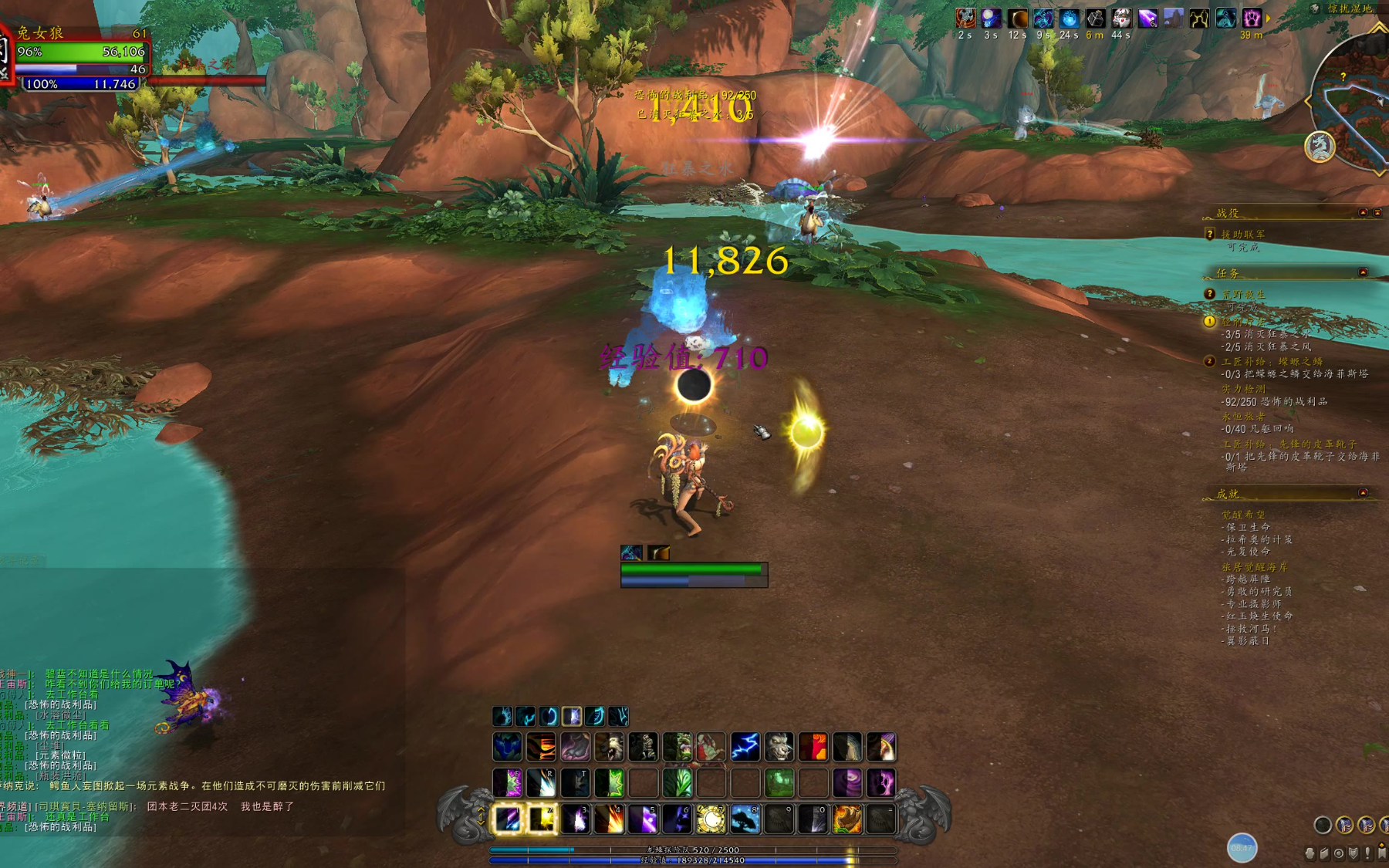Select the 荒野救生 quest entry
The width and height of the screenshot is (1389, 868).
point(1243,294)
